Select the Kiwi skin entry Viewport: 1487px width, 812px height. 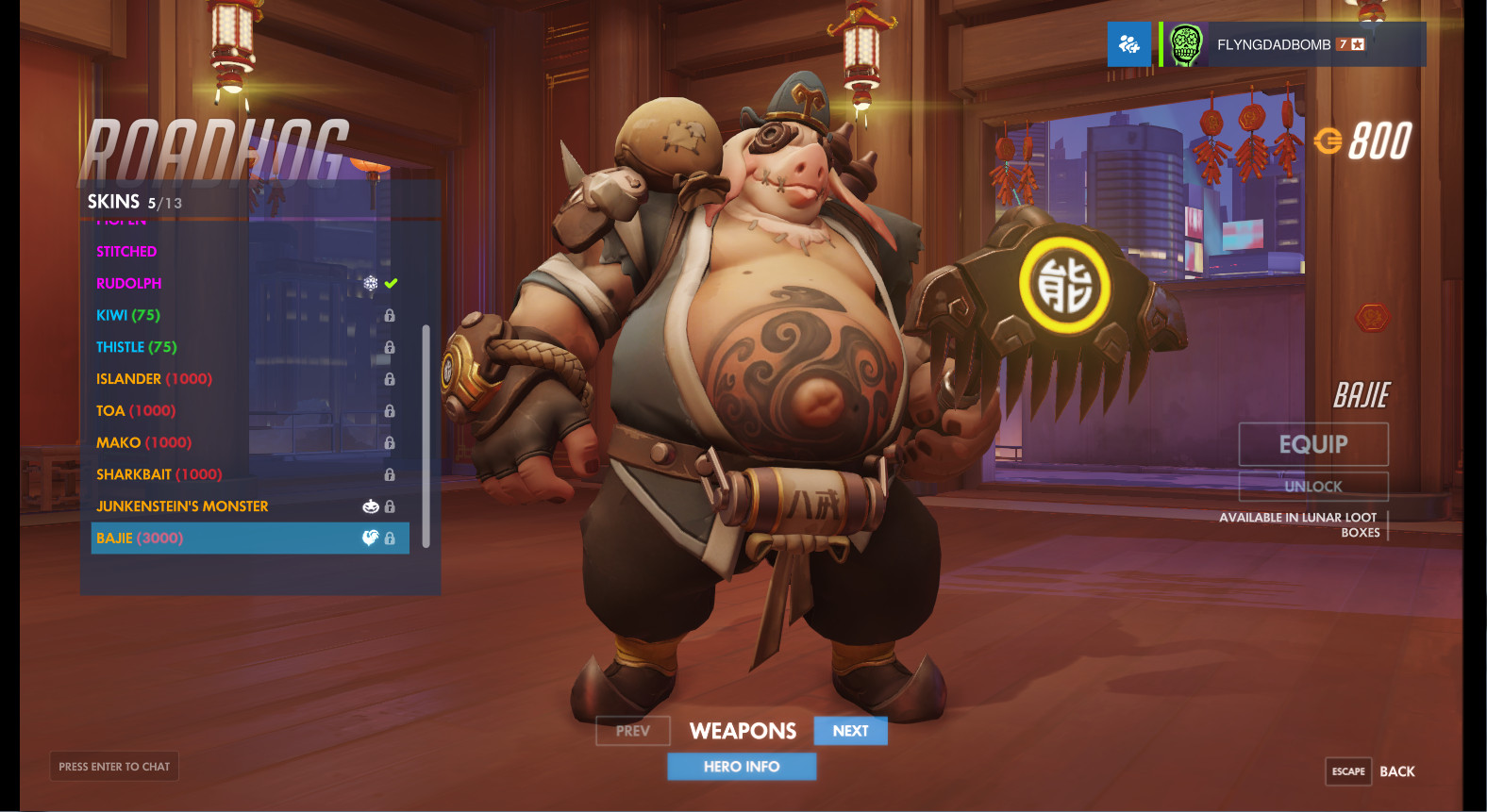coord(128,315)
